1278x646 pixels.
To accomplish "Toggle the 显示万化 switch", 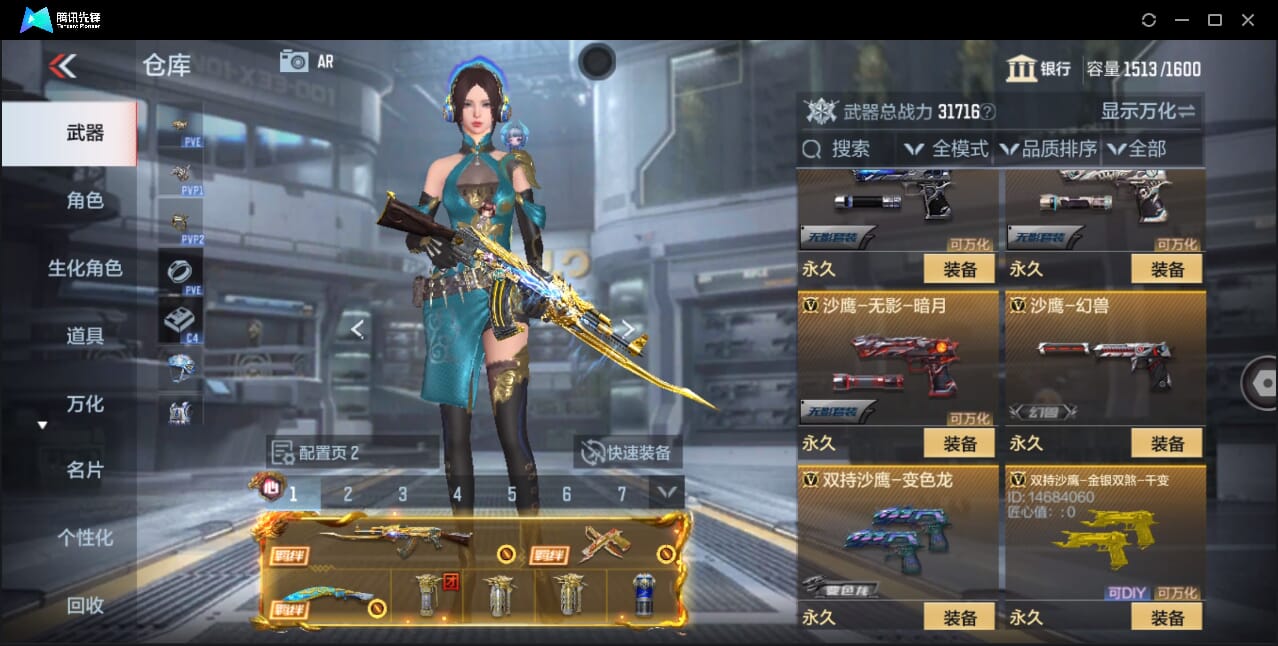I will click(1148, 112).
